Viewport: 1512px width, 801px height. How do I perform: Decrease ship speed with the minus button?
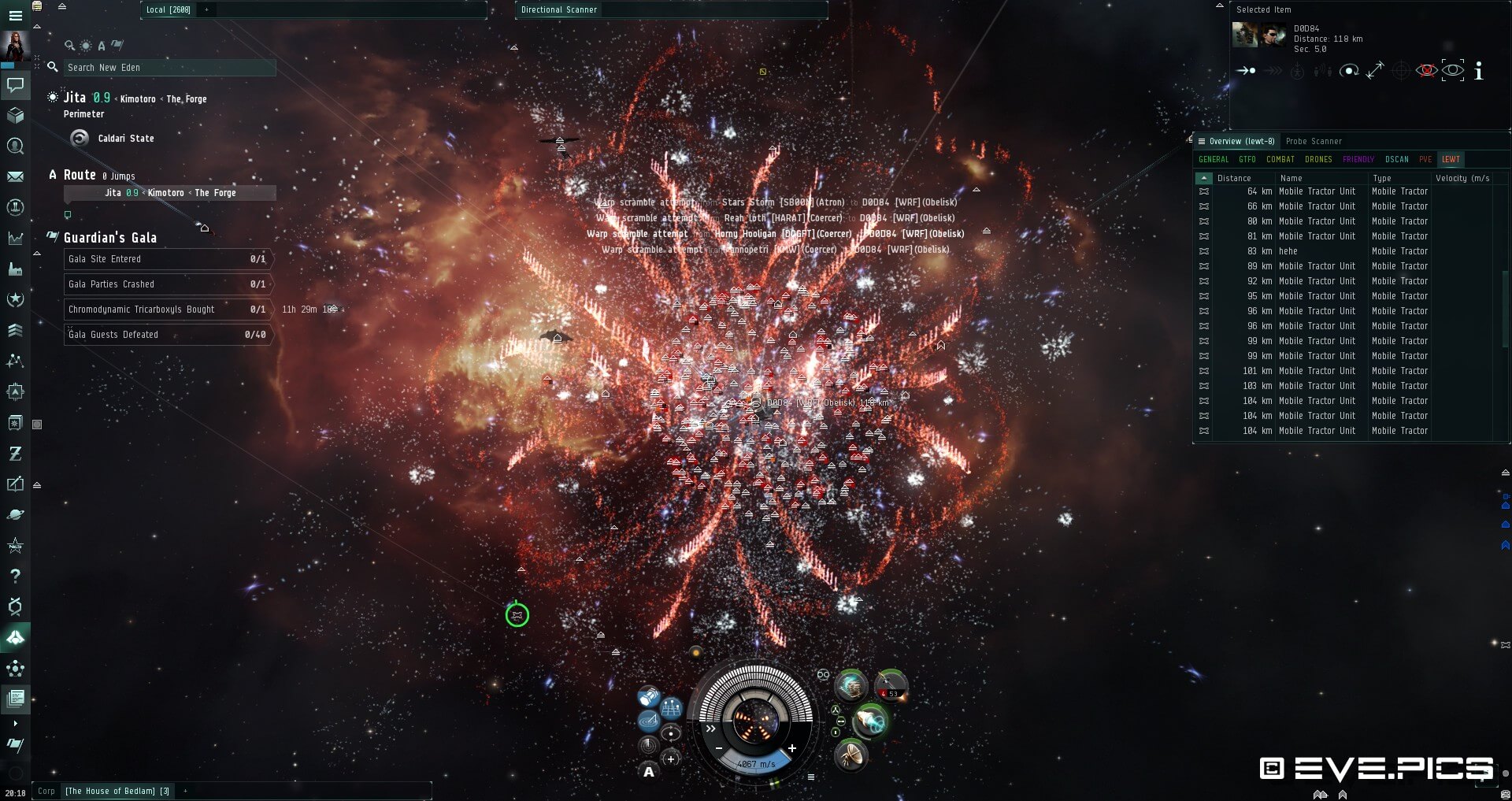click(719, 748)
